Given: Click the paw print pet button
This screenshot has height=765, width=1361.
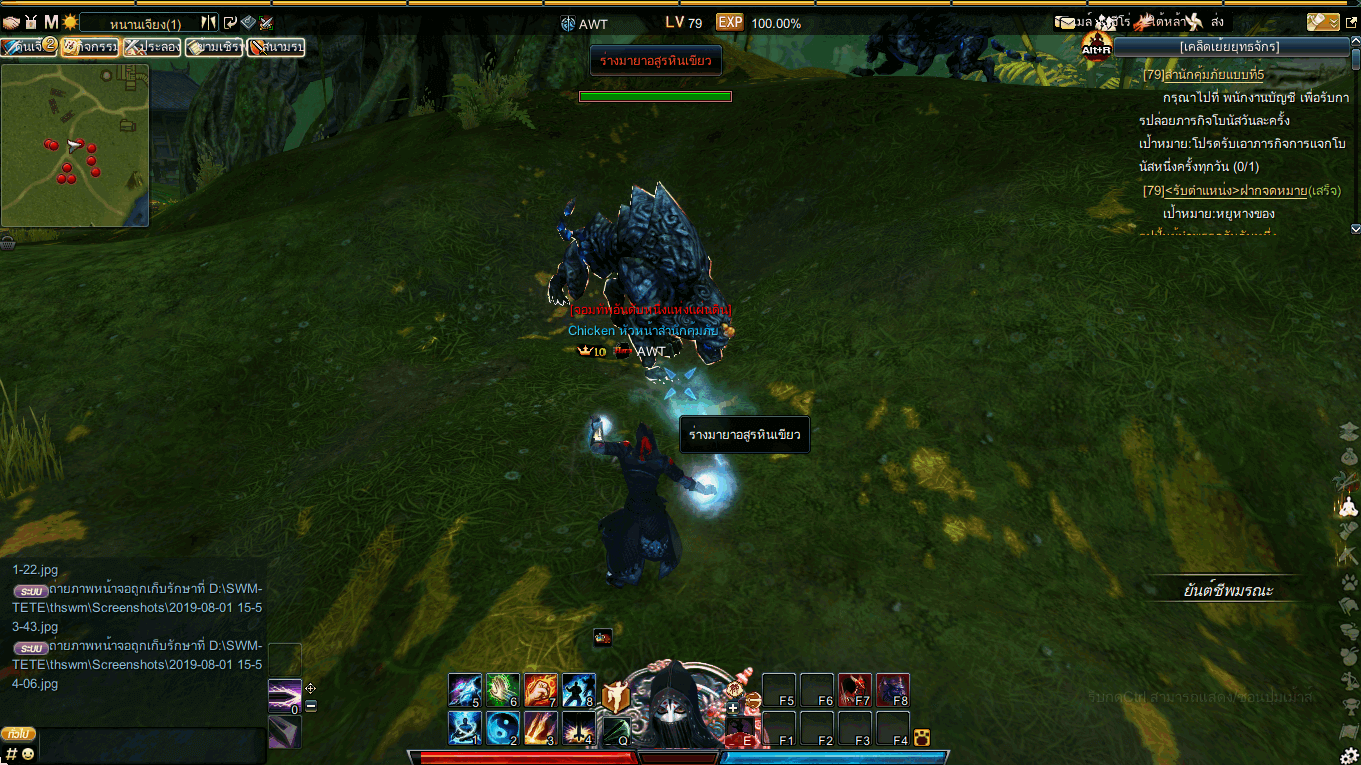Looking at the screenshot, I should tap(1349, 581).
